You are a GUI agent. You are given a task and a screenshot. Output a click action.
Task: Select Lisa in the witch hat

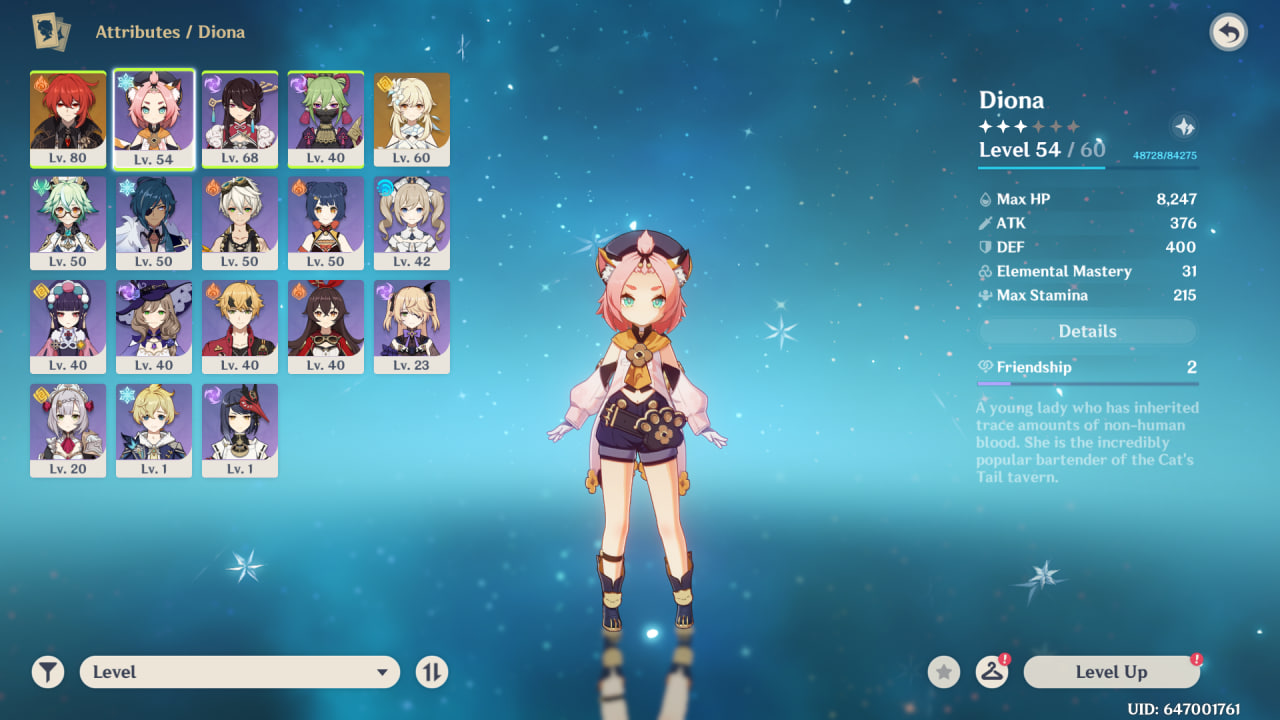(x=154, y=327)
